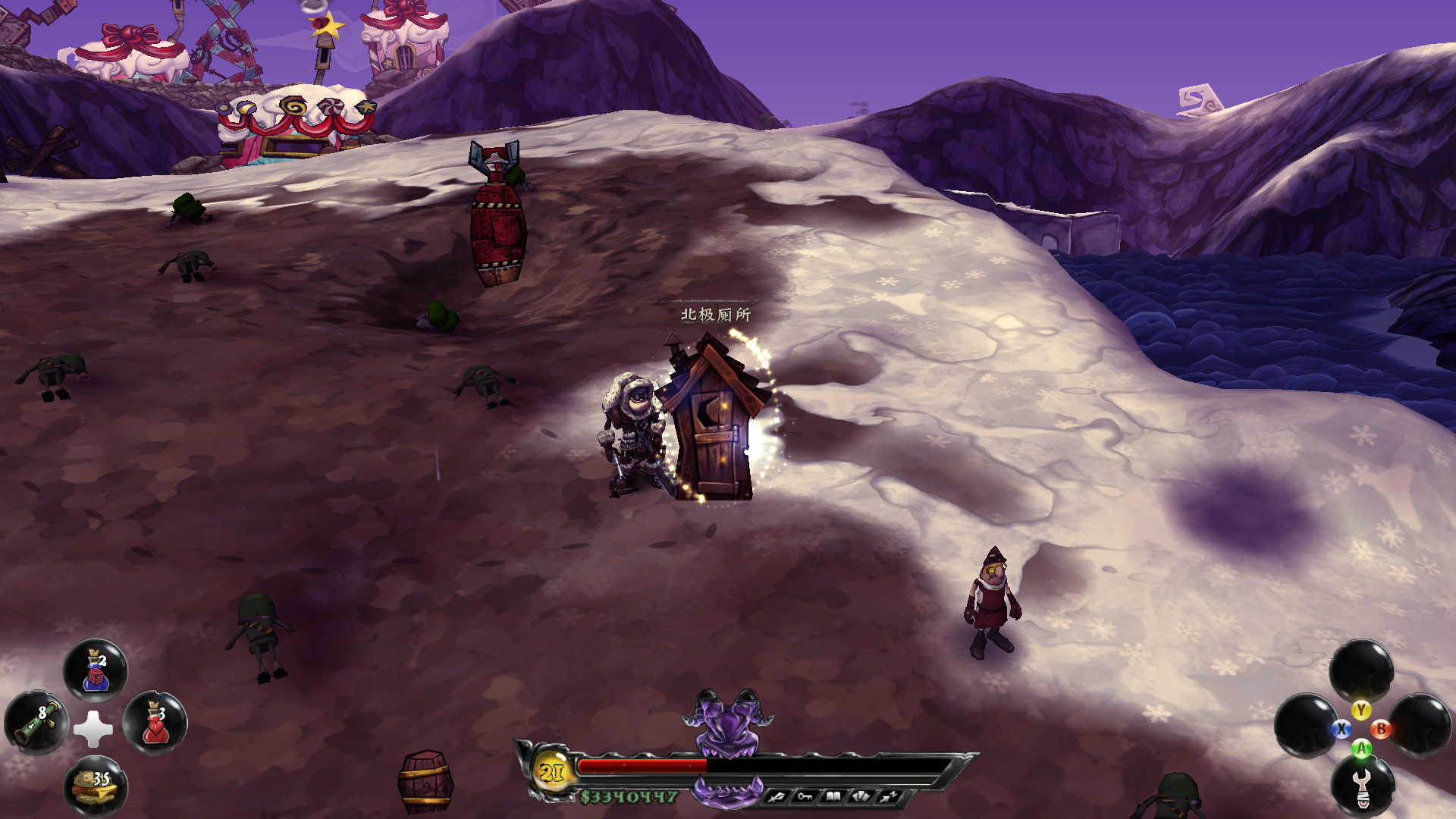The height and width of the screenshot is (819, 1456).
Task: Click the key icon on the bar
Action: pos(804,796)
